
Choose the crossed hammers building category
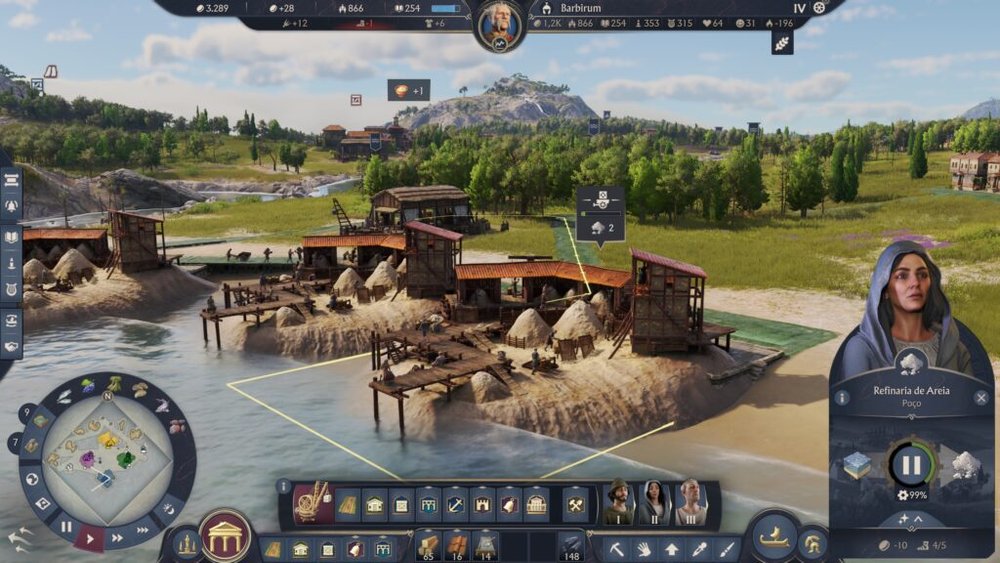575,505
